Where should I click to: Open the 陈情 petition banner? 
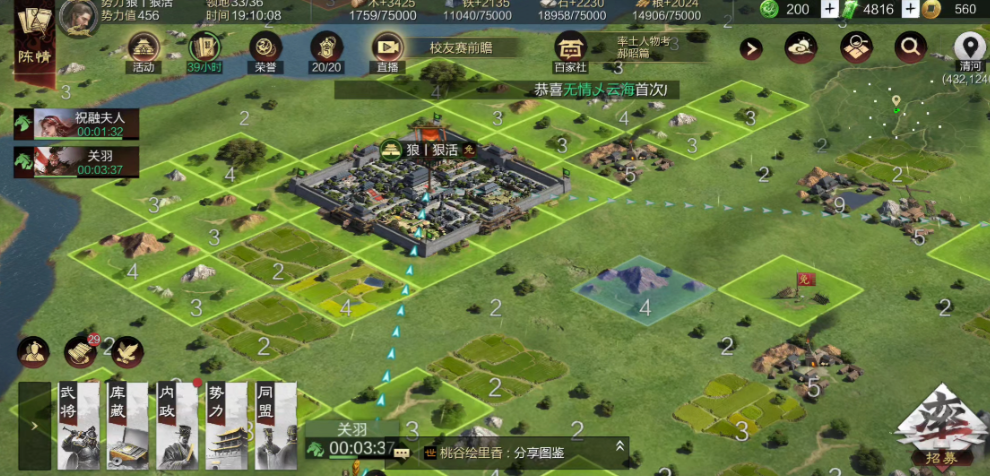pyautogui.click(x=33, y=40)
